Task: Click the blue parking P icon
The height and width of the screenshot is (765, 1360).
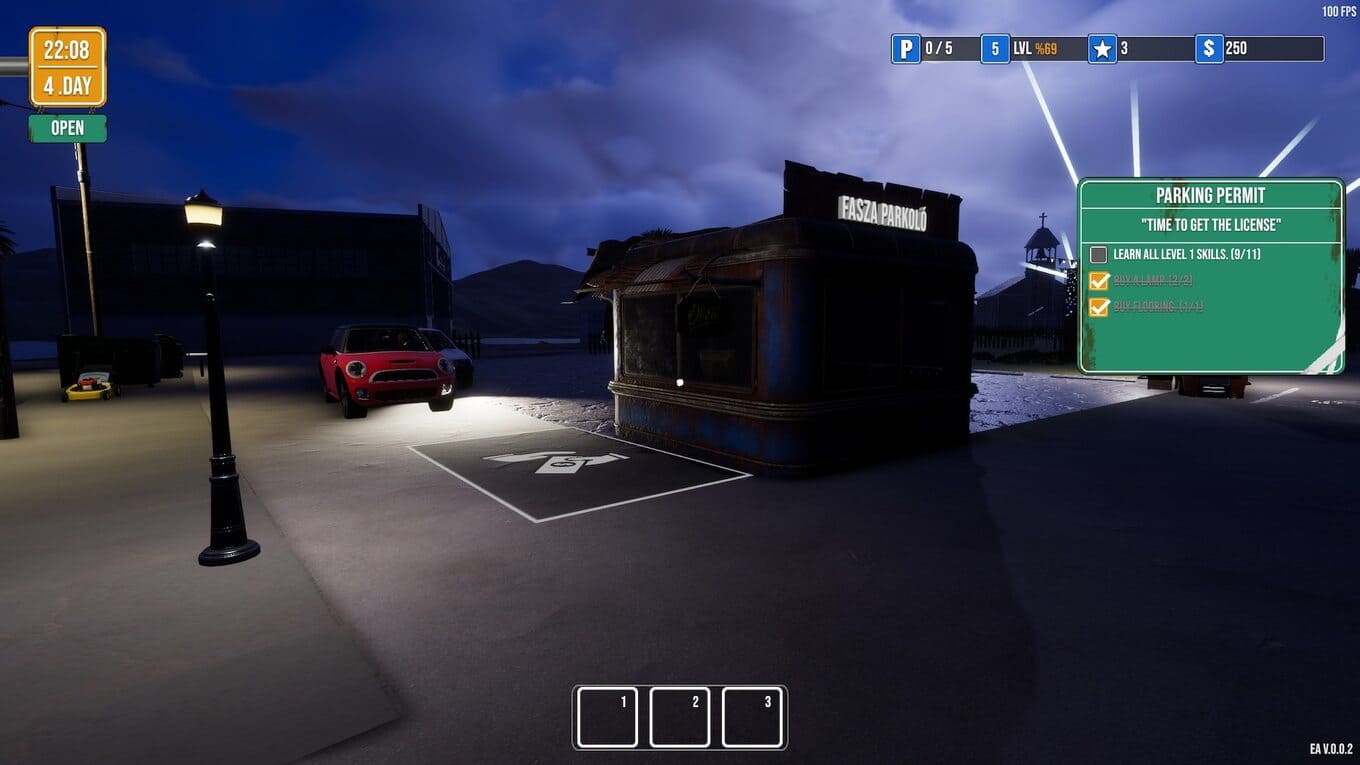Action: 906,49
